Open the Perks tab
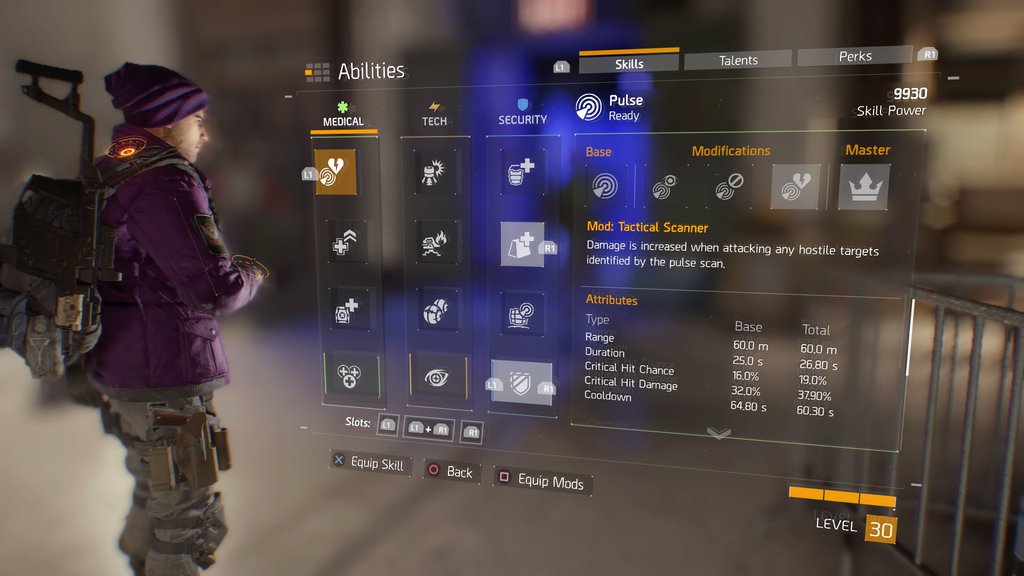Screen dimensions: 1024x576 pyautogui.click(x=855, y=57)
